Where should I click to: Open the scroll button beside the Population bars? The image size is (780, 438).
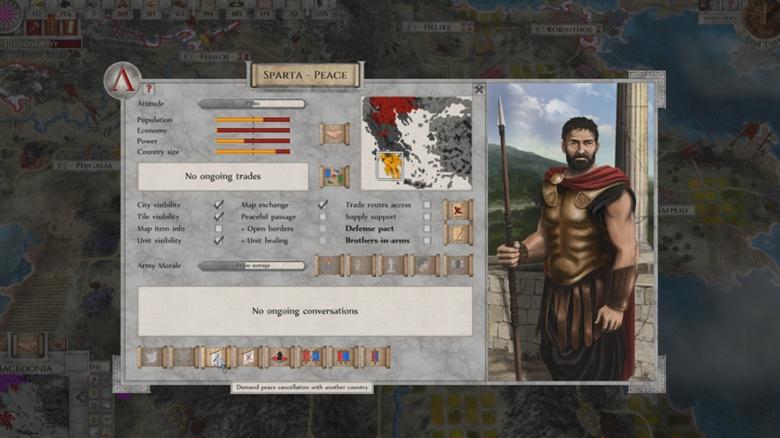coord(334,134)
